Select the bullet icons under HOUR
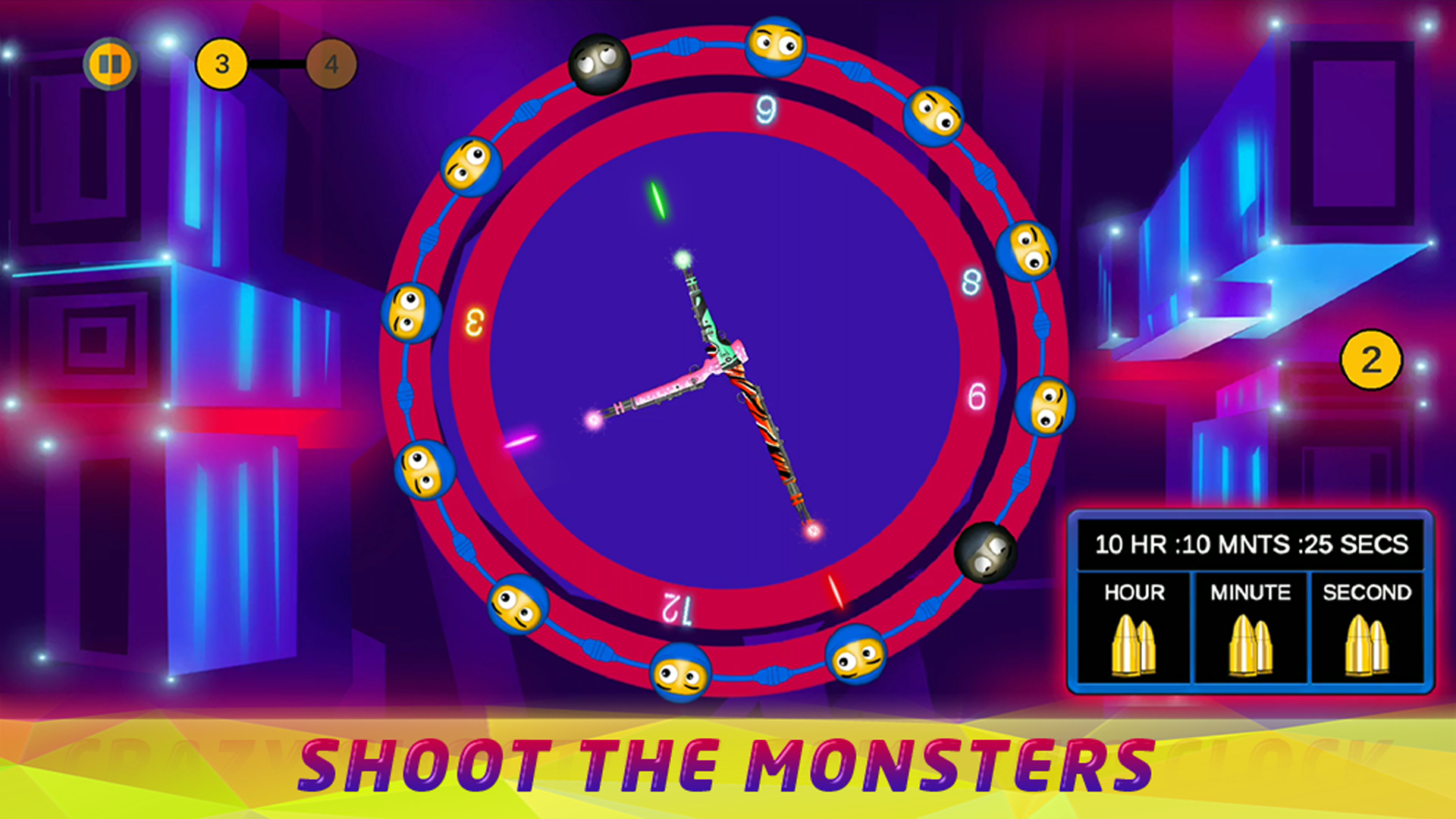Image resolution: width=1456 pixels, height=819 pixels. [1135, 646]
